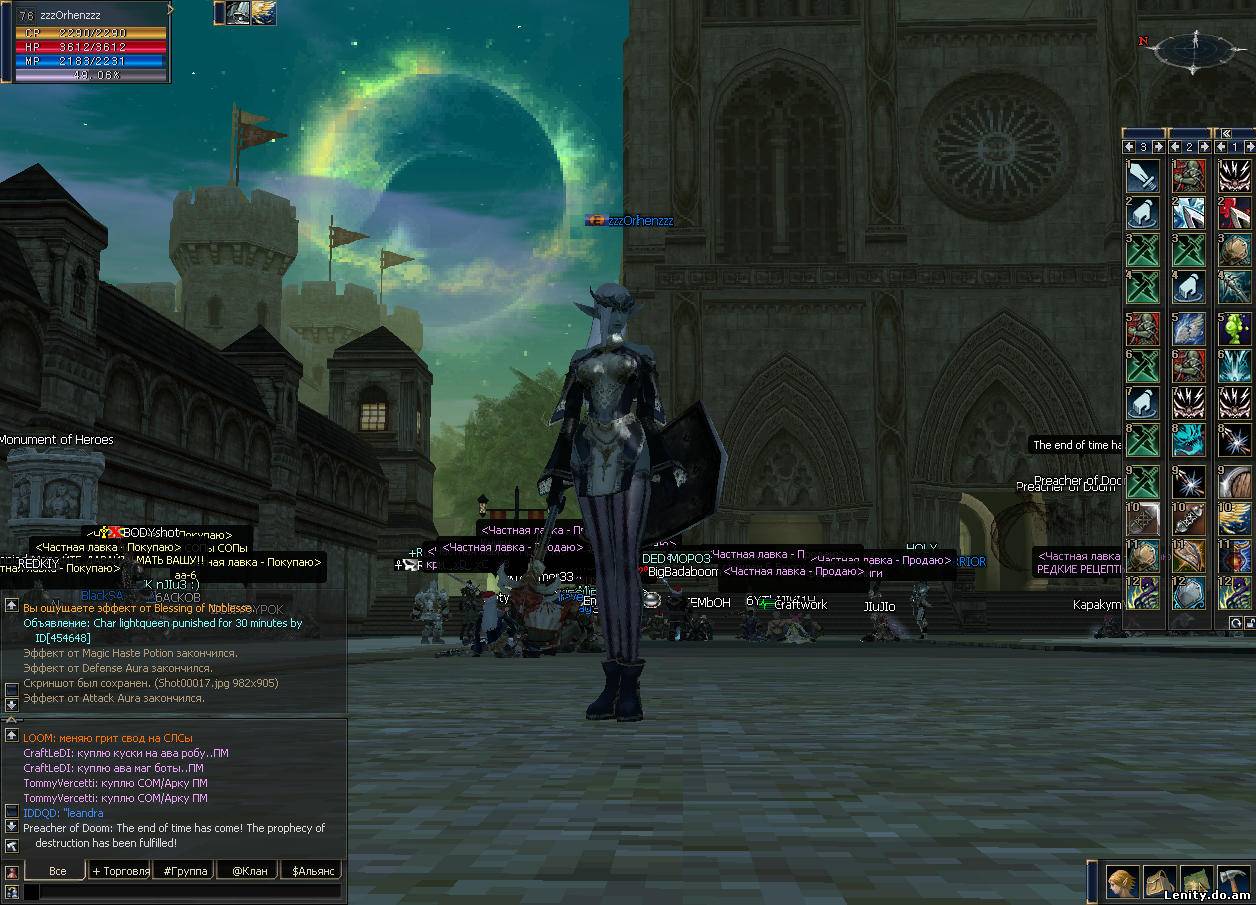
Task: Collapse the shortcut bar with double-arrow button
Action: point(1224,133)
